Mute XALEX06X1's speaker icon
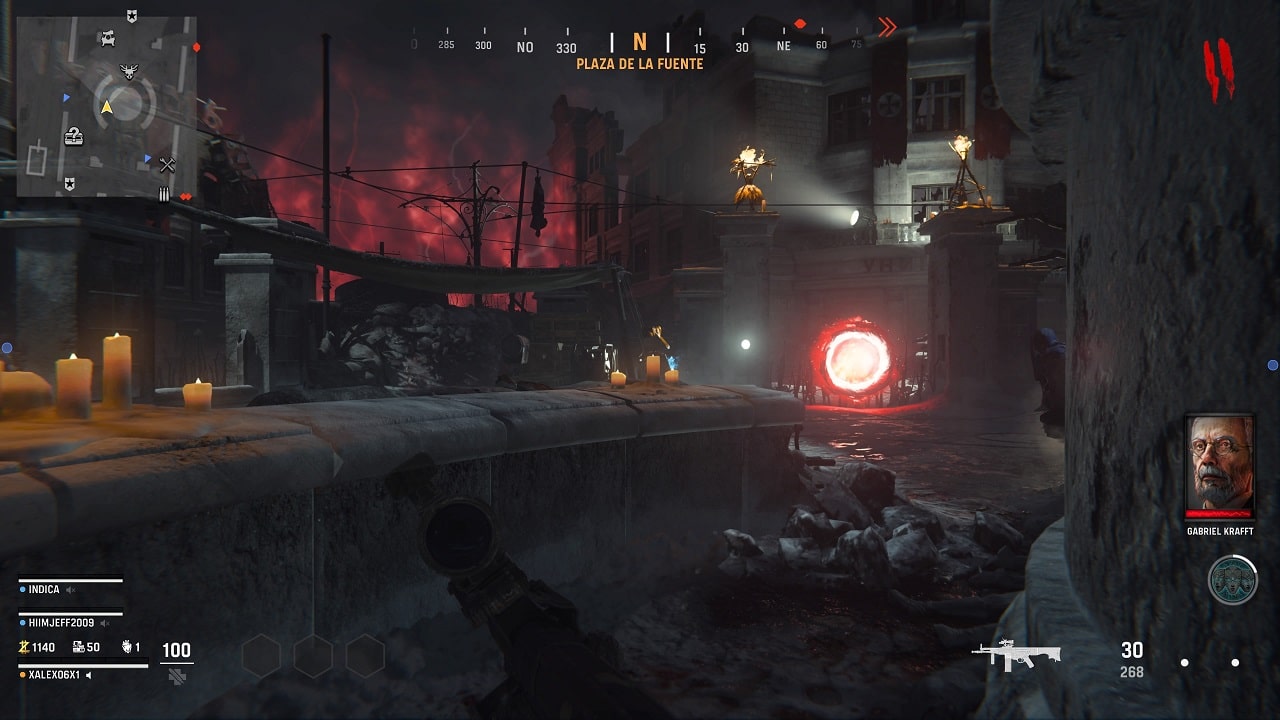Image resolution: width=1280 pixels, height=720 pixels. (89, 674)
